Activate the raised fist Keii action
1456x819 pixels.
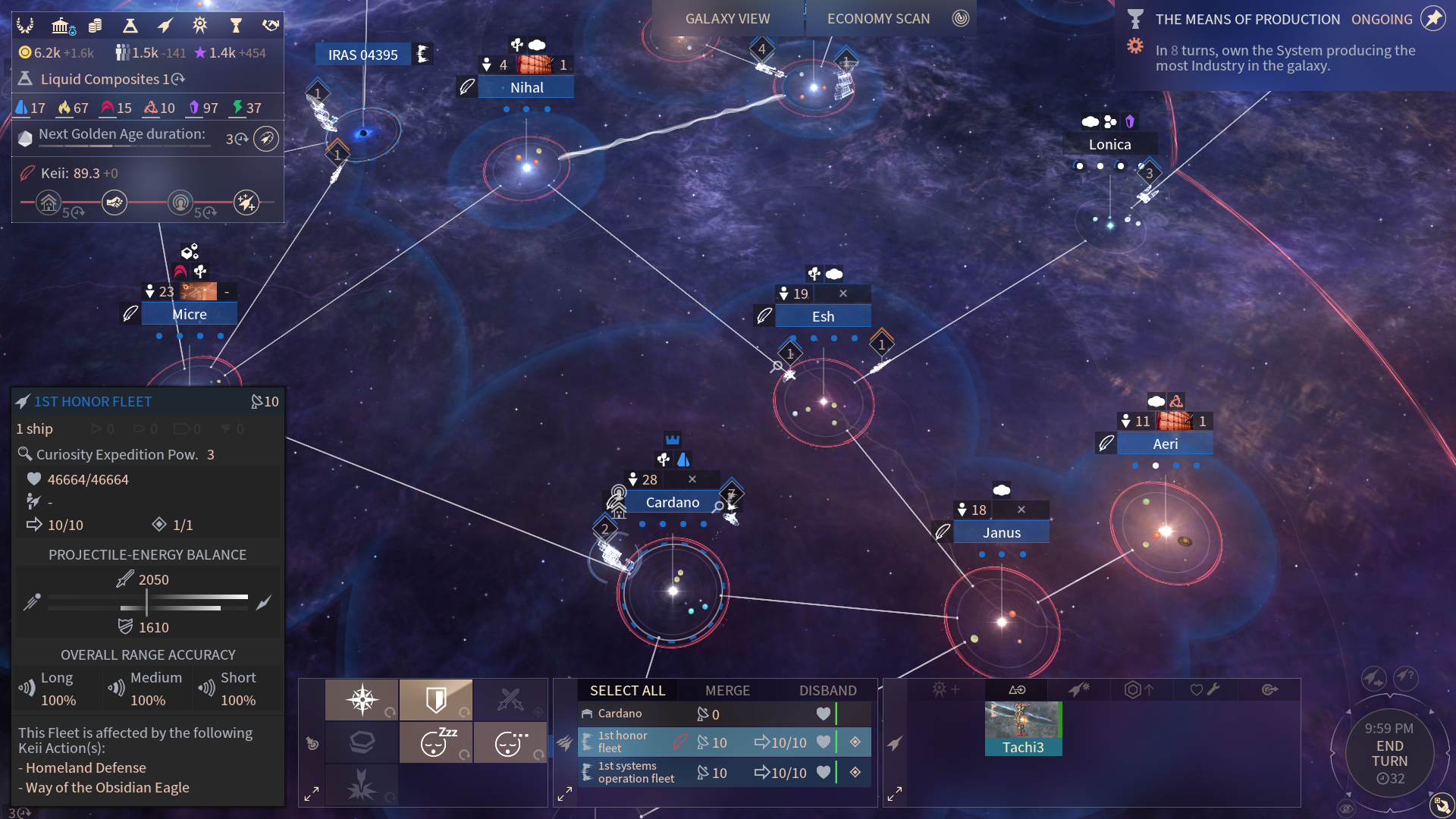tap(115, 202)
